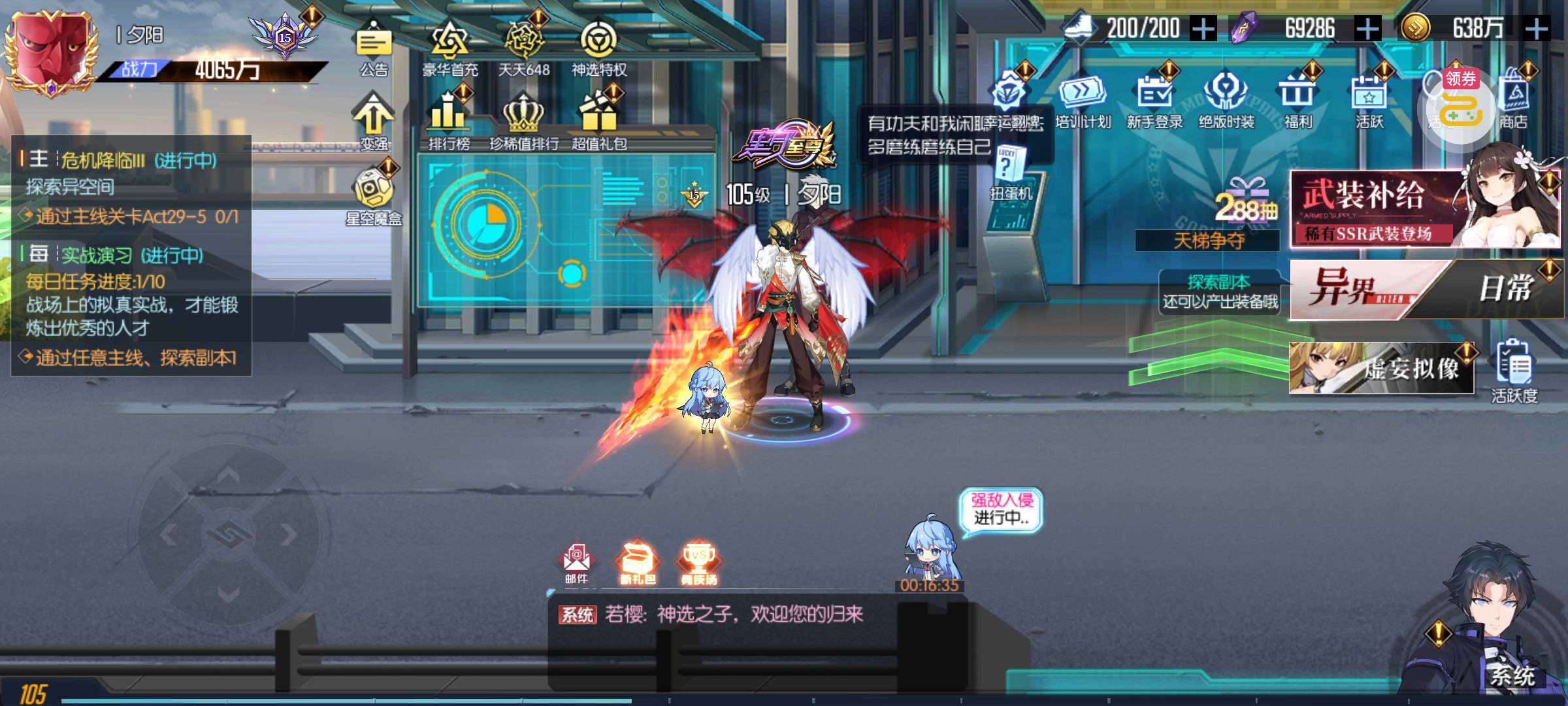Open the 公告 announcements icon
The image size is (1568, 706).
pos(374,44)
